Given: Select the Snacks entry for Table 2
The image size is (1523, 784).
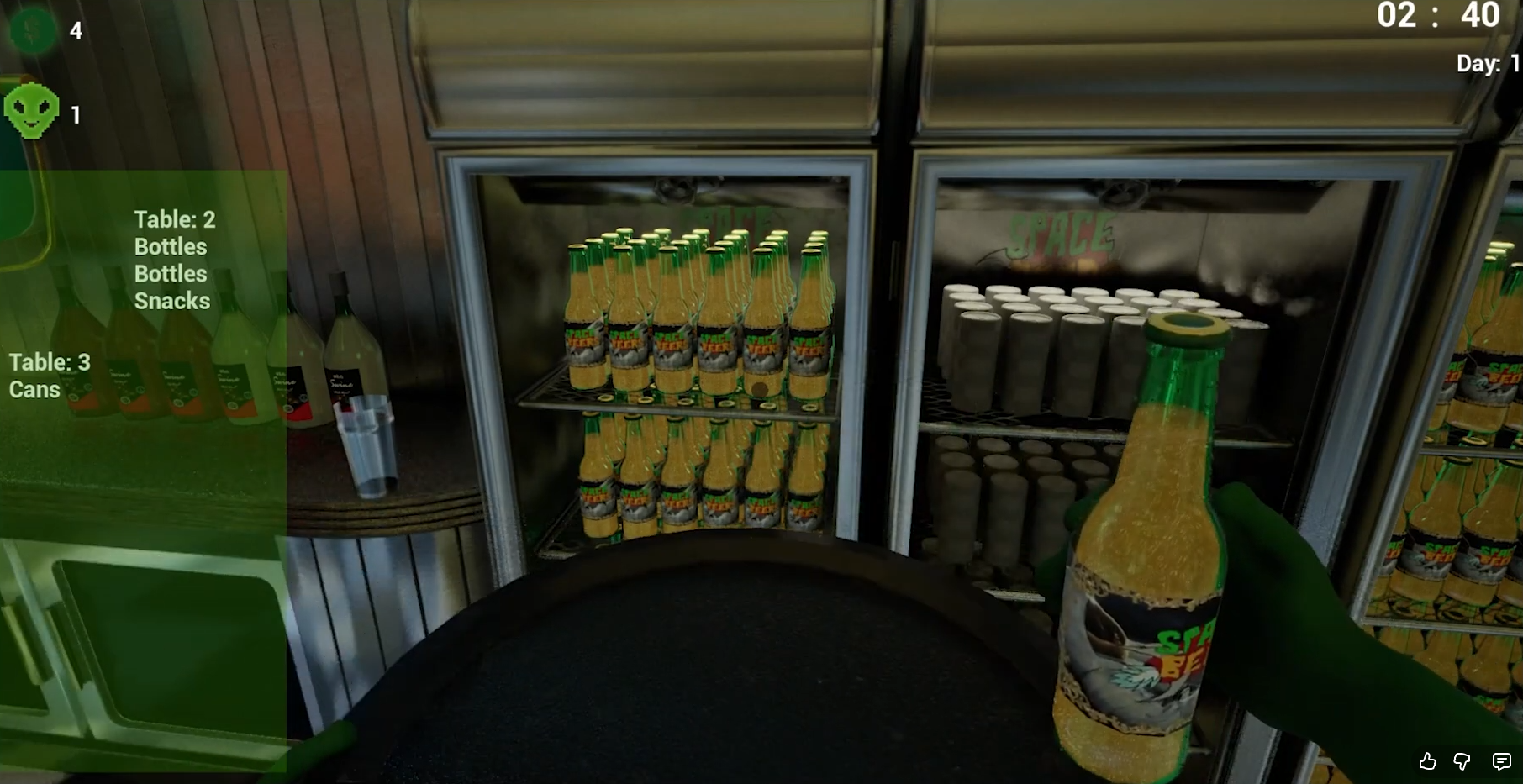Looking at the screenshot, I should [171, 301].
